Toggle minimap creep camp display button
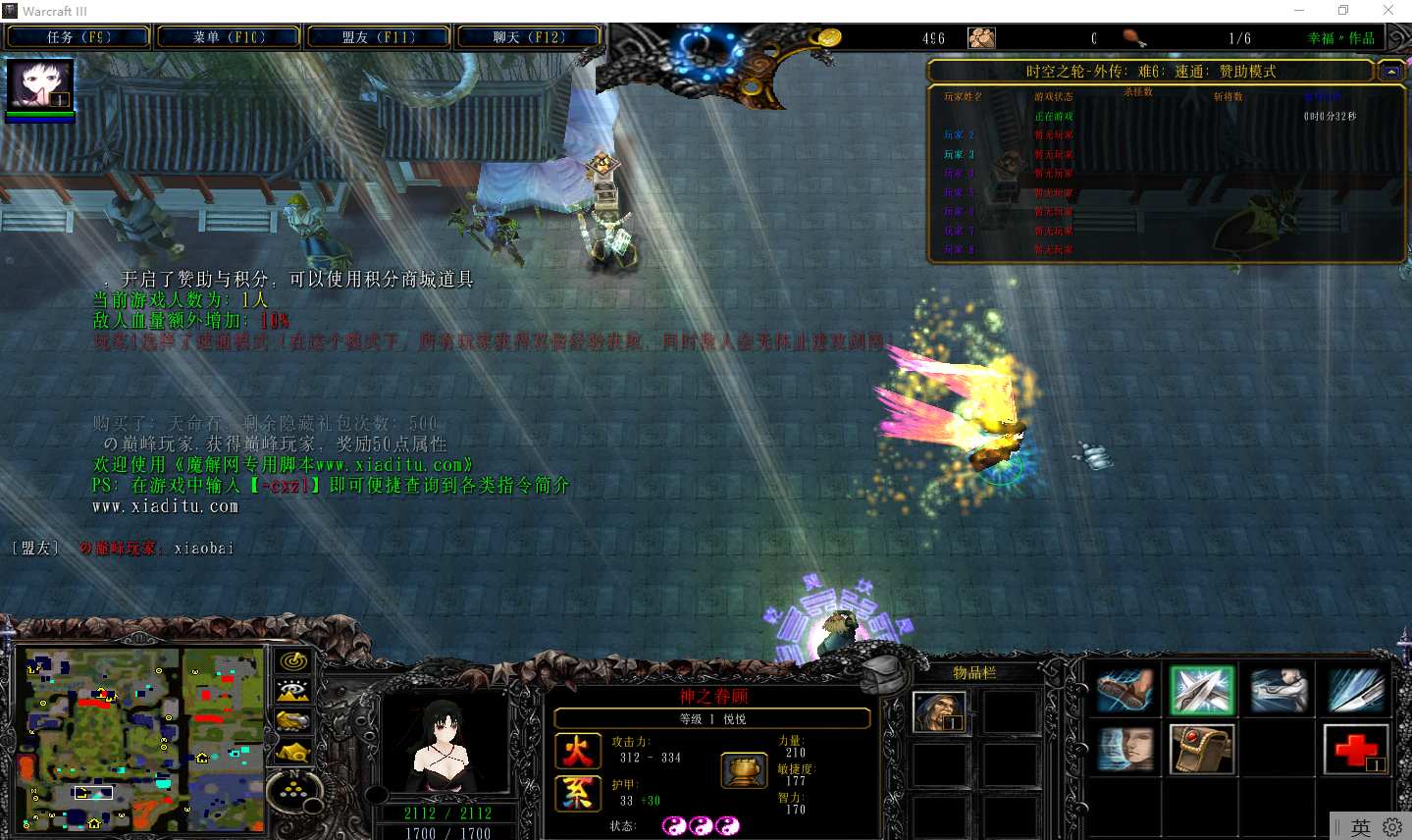1412x840 pixels. click(x=292, y=753)
